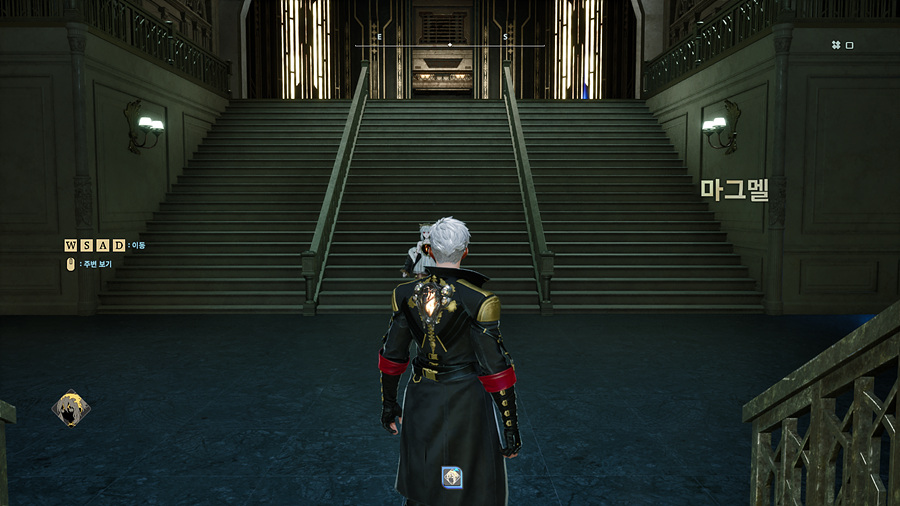Click the small square icon beside the four-diamond icon

click(x=850, y=45)
